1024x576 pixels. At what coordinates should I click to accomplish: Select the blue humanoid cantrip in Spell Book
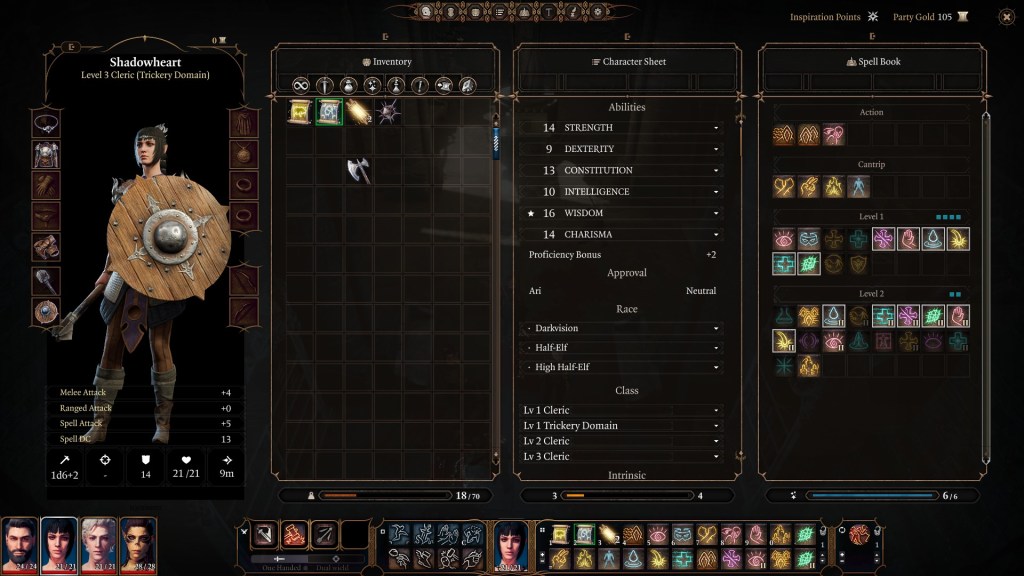pyautogui.click(x=859, y=187)
